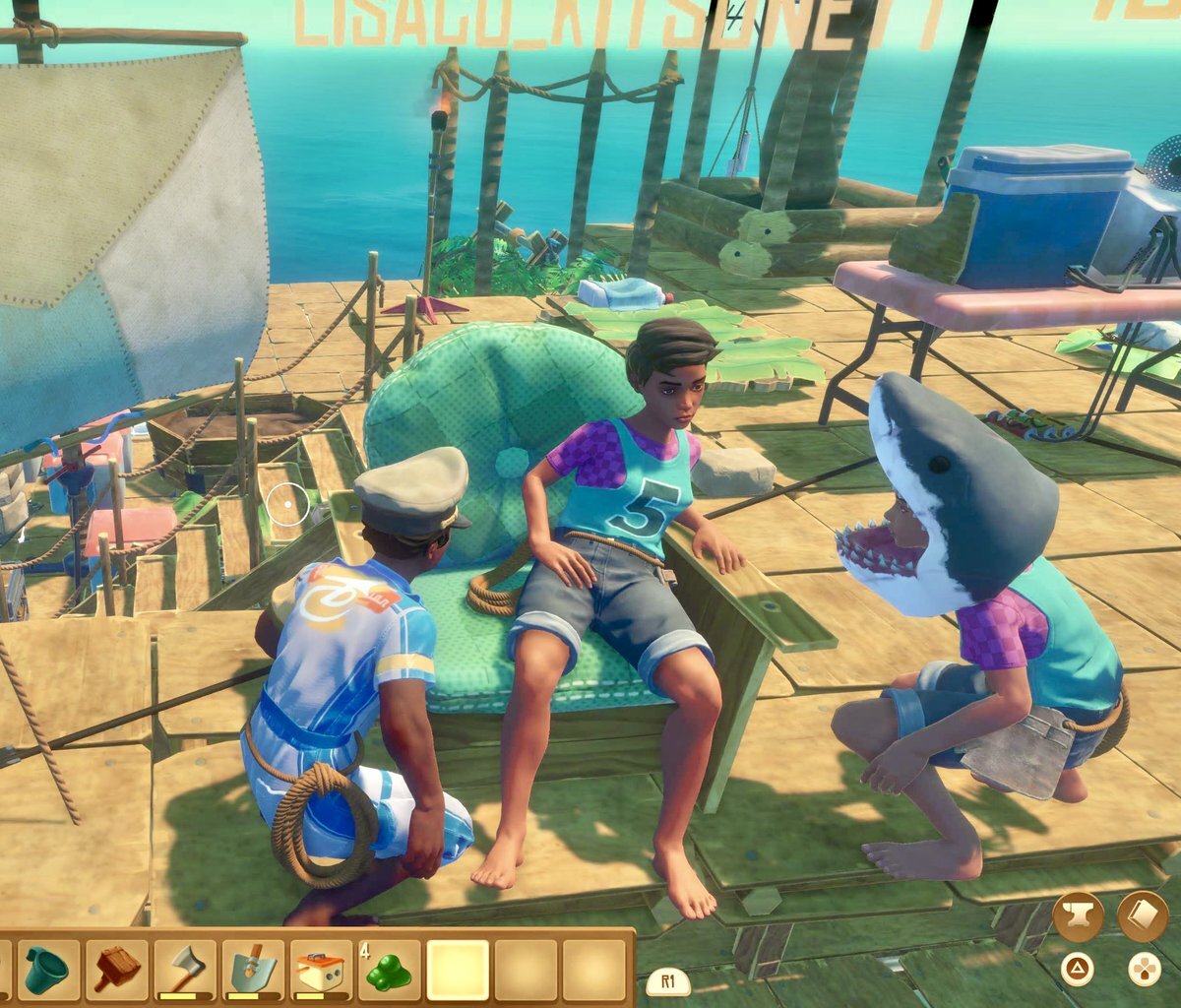Select the green slime stack of four

pos(389,970)
